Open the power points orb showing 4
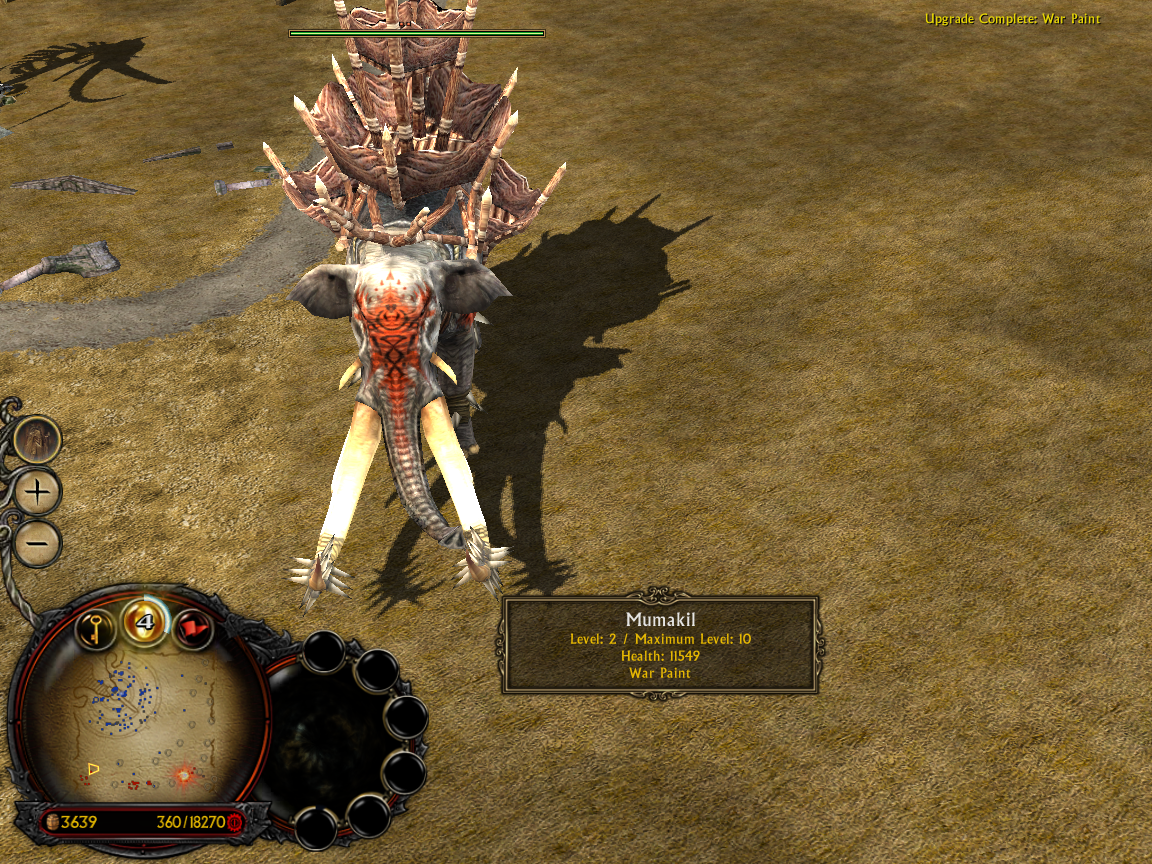This screenshot has width=1152, height=864. click(144, 621)
